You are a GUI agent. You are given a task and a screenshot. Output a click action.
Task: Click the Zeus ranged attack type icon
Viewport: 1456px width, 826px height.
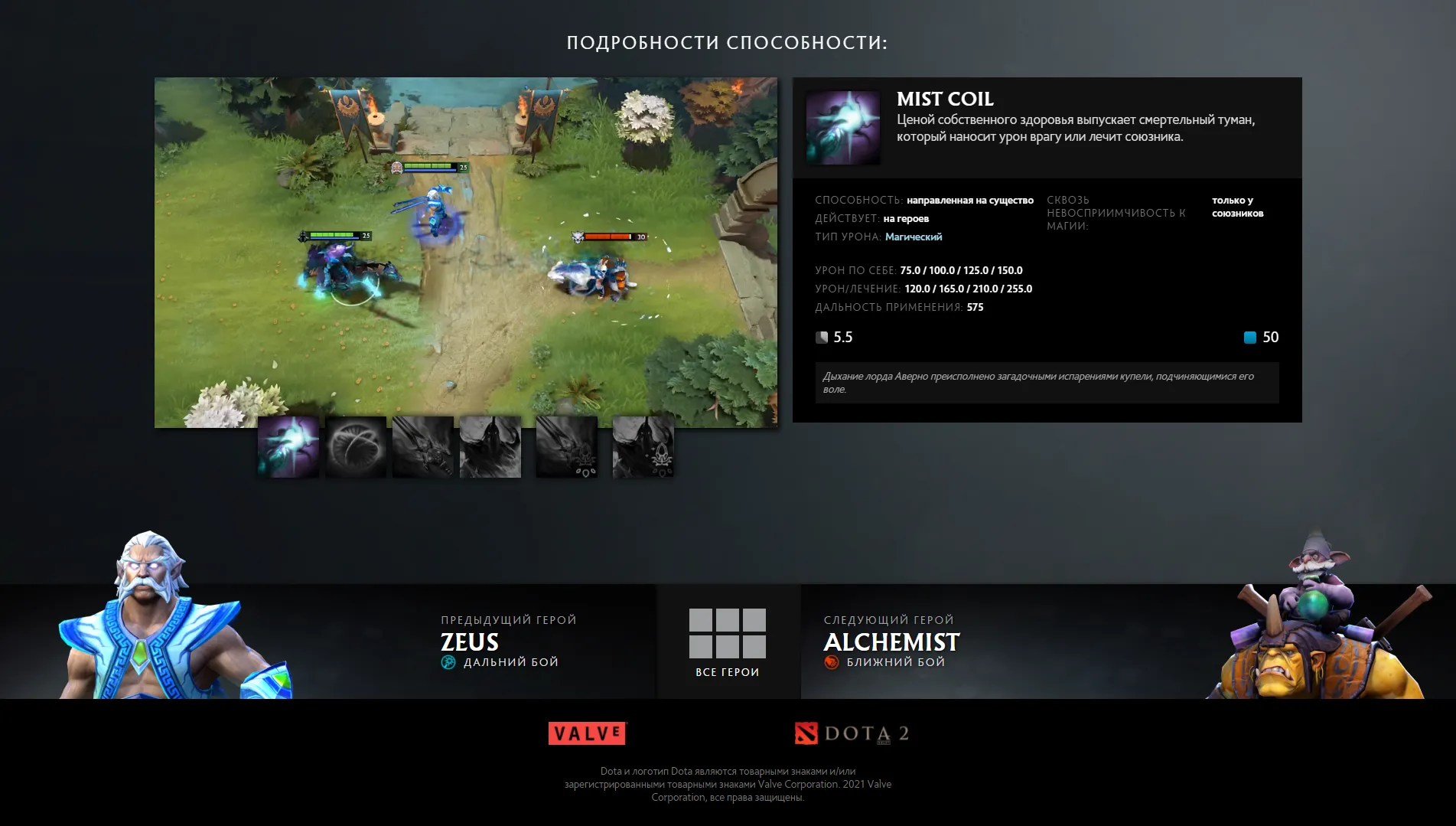[447, 661]
